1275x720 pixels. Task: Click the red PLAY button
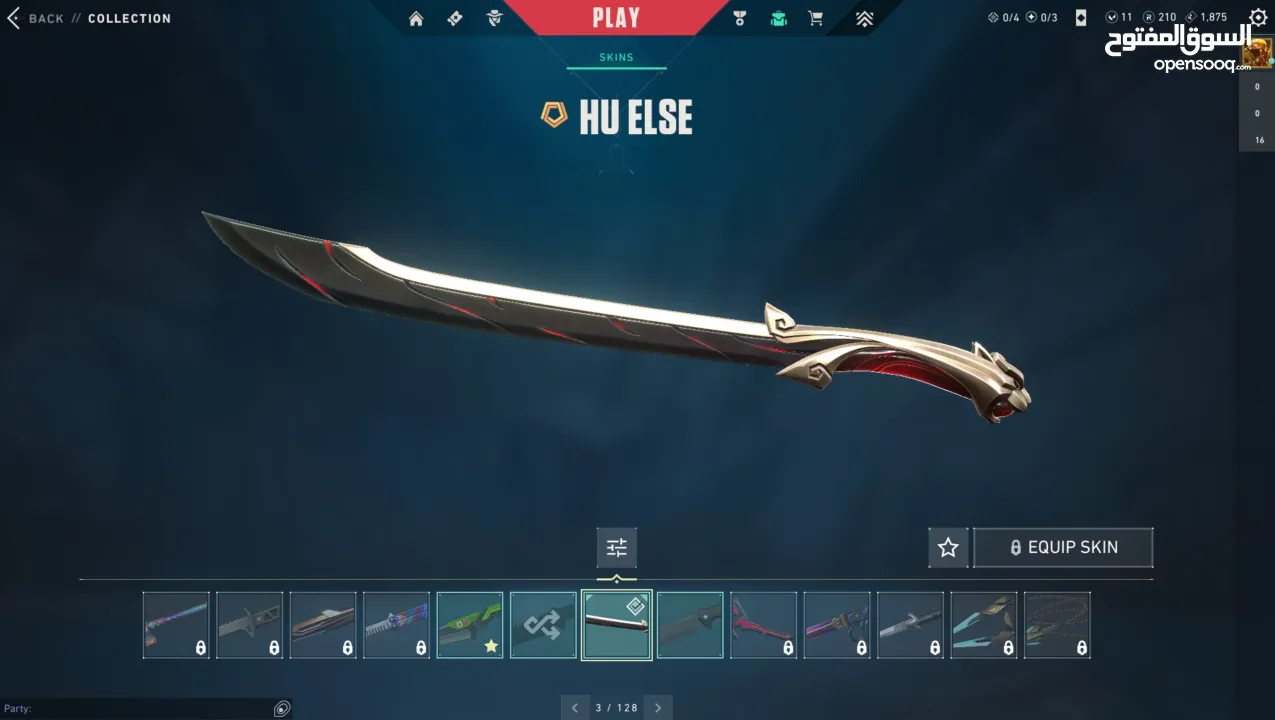(615, 17)
